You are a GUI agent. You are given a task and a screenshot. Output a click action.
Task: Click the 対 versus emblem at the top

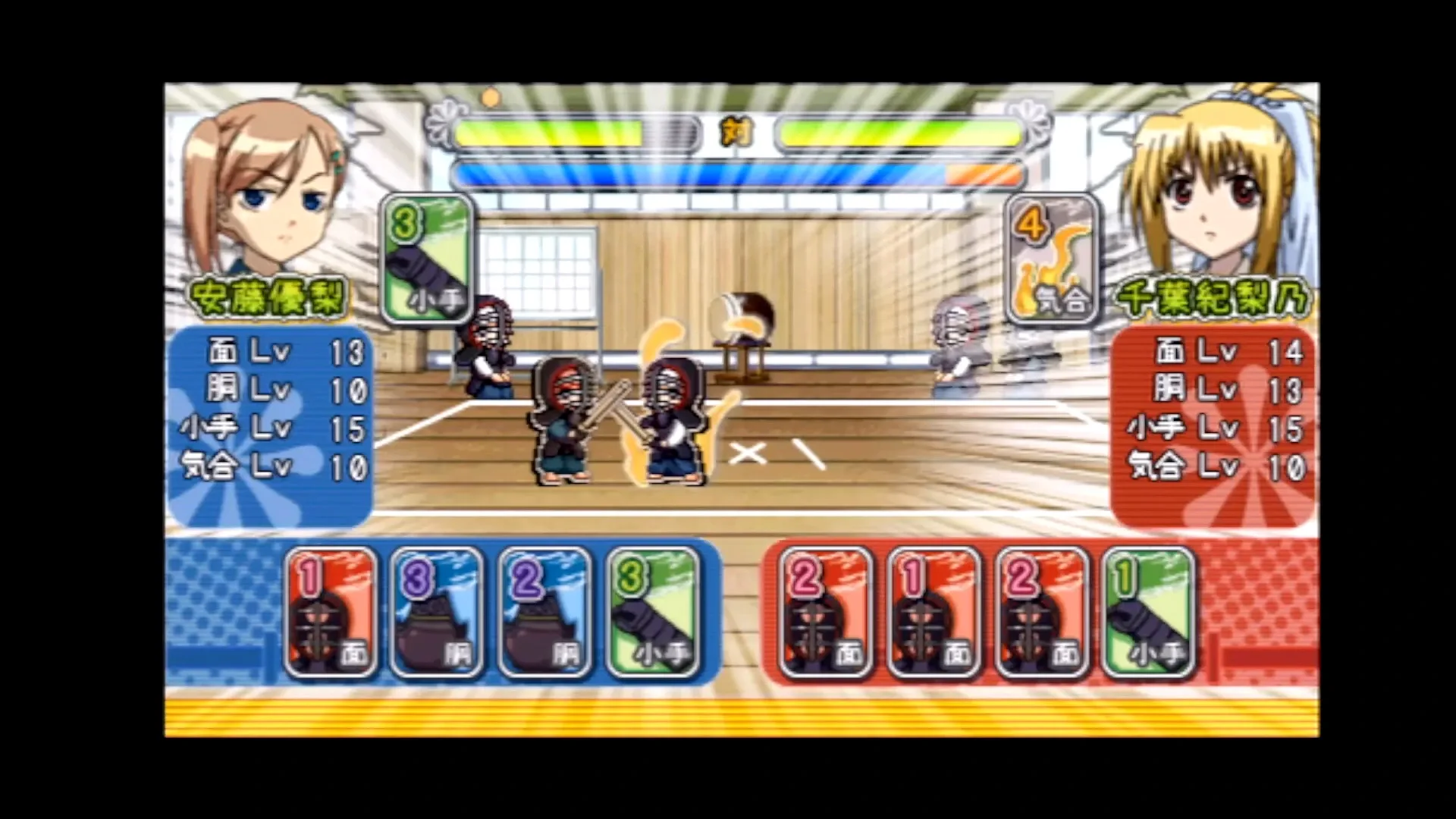(738, 130)
